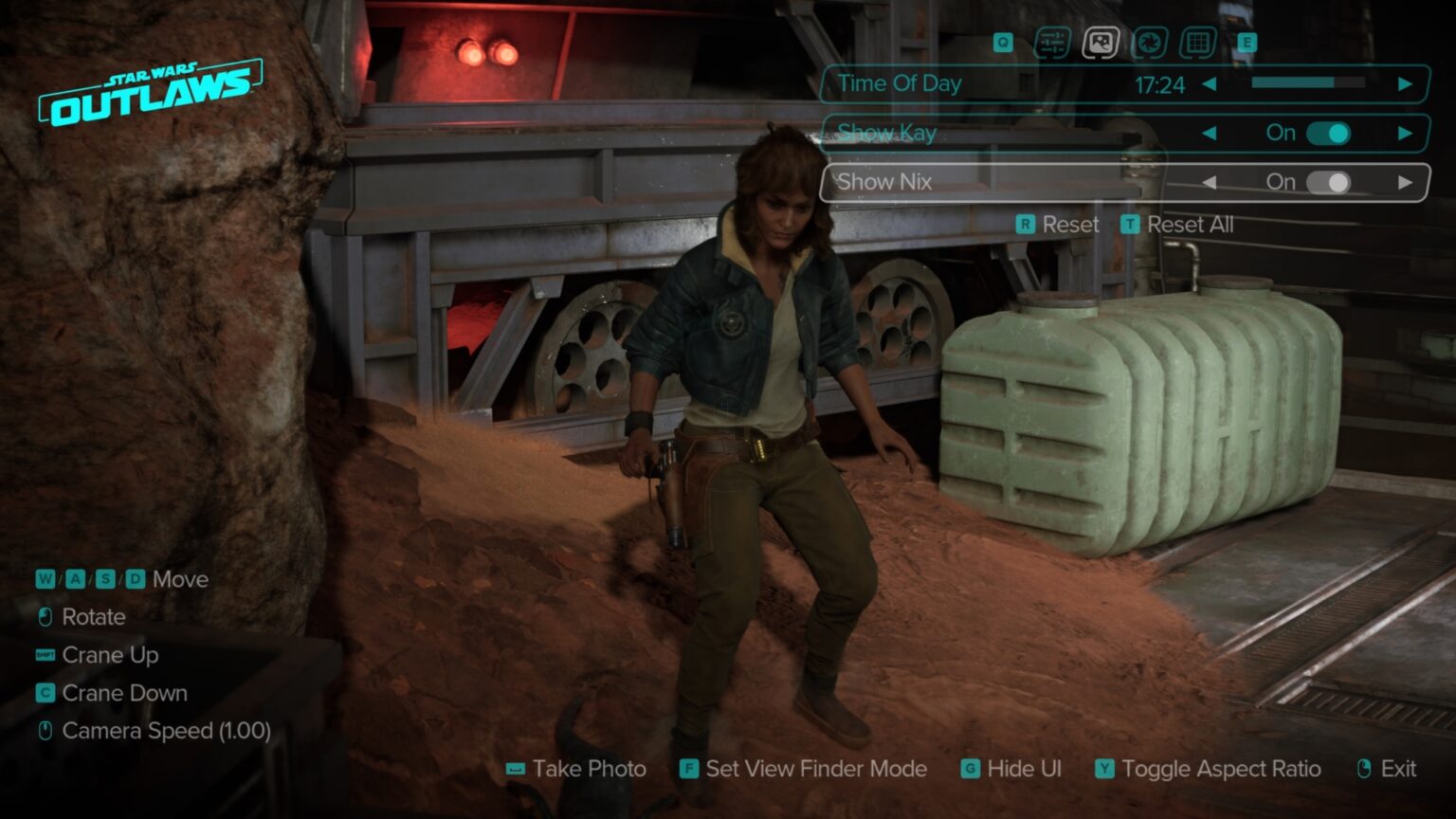The height and width of the screenshot is (819, 1456).
Task: Open the grid composition overlay icon
Action: pos(1201,43)
